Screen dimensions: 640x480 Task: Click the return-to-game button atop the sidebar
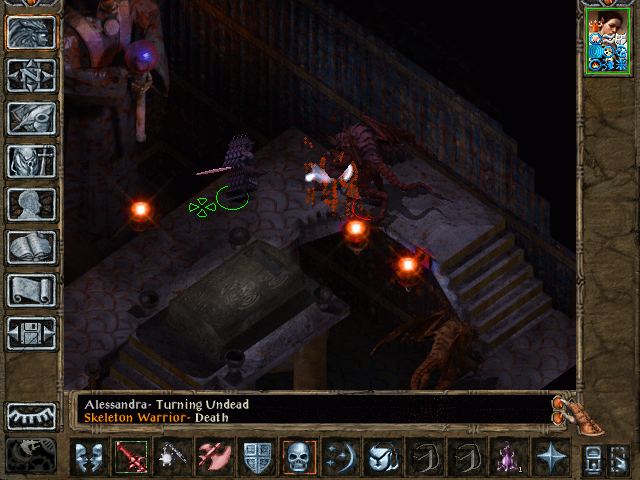[x=31, y=32]
